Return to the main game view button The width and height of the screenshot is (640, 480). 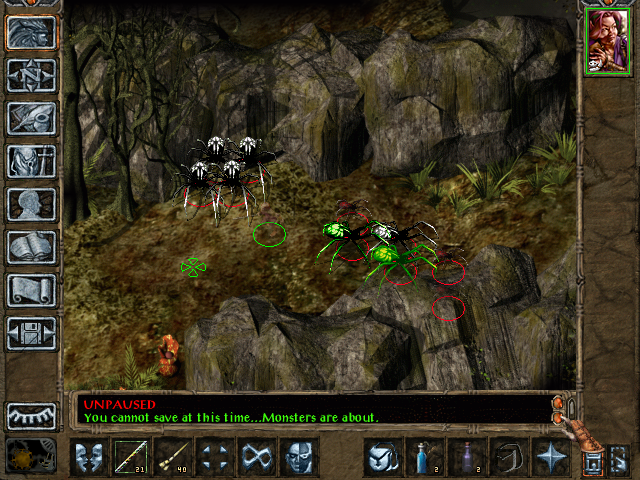tap(31, 33)
